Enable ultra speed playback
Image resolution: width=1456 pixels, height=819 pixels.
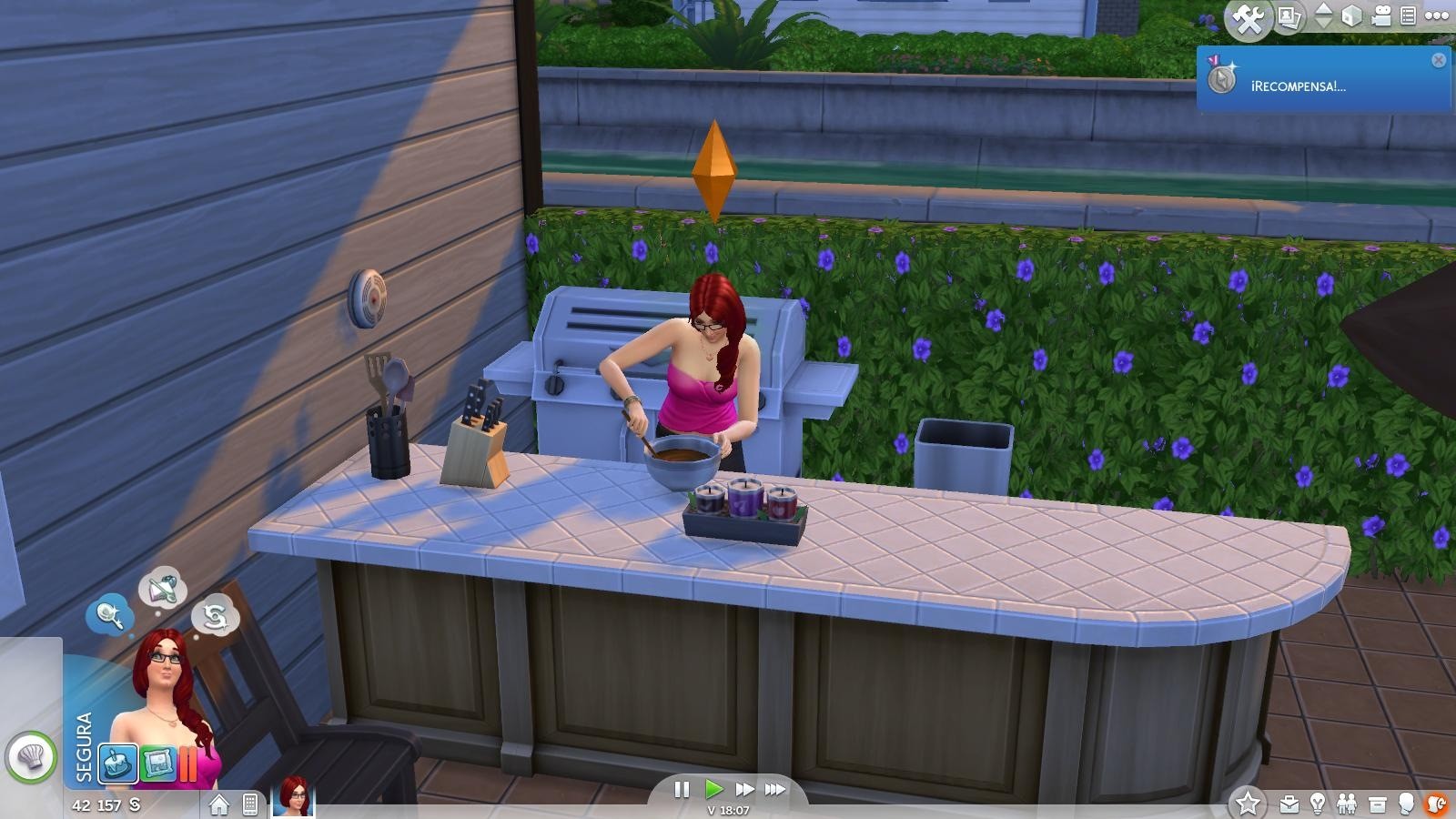(x=774, y=791)
